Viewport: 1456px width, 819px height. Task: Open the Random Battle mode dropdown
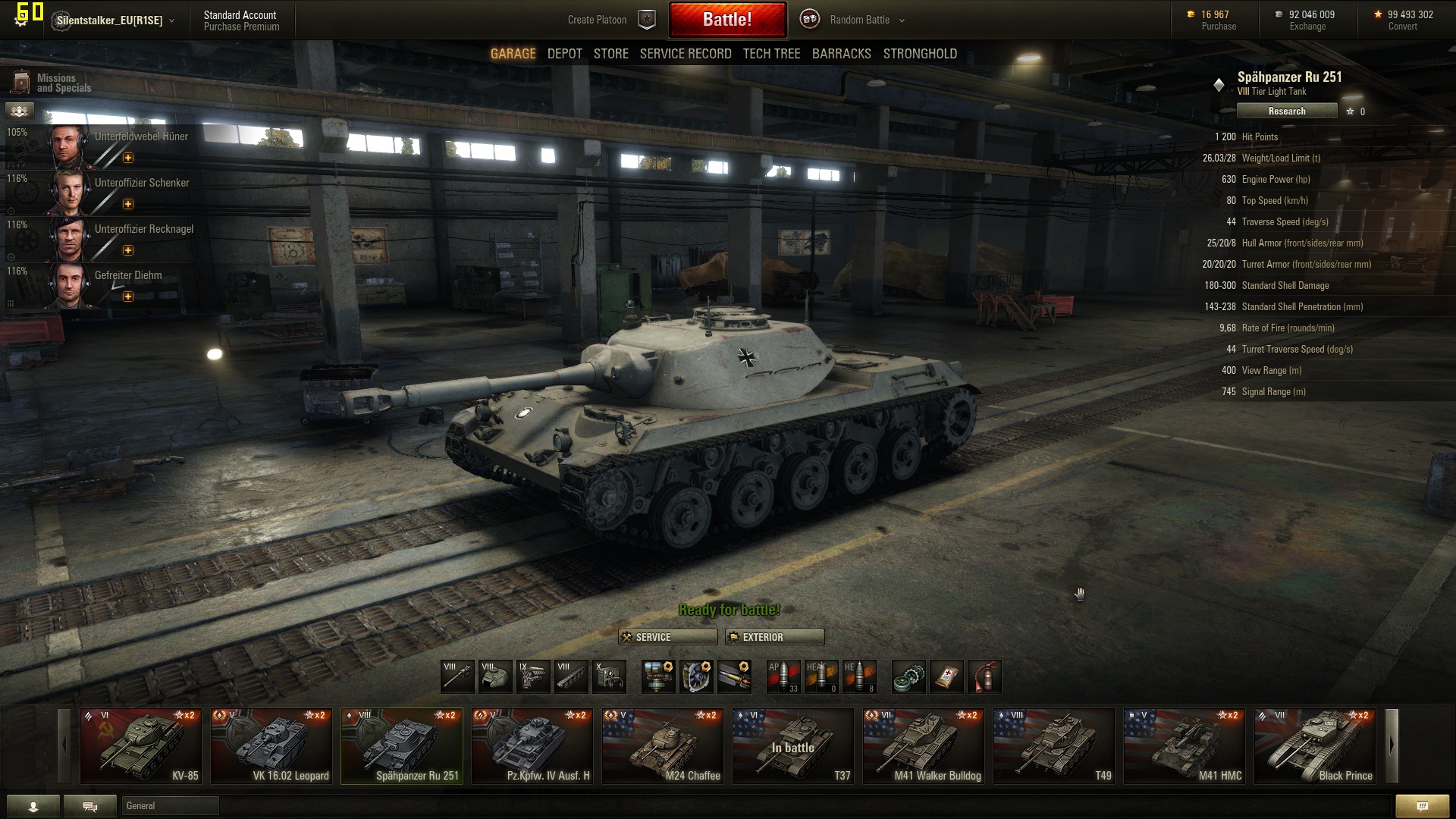tap(866, 20)
